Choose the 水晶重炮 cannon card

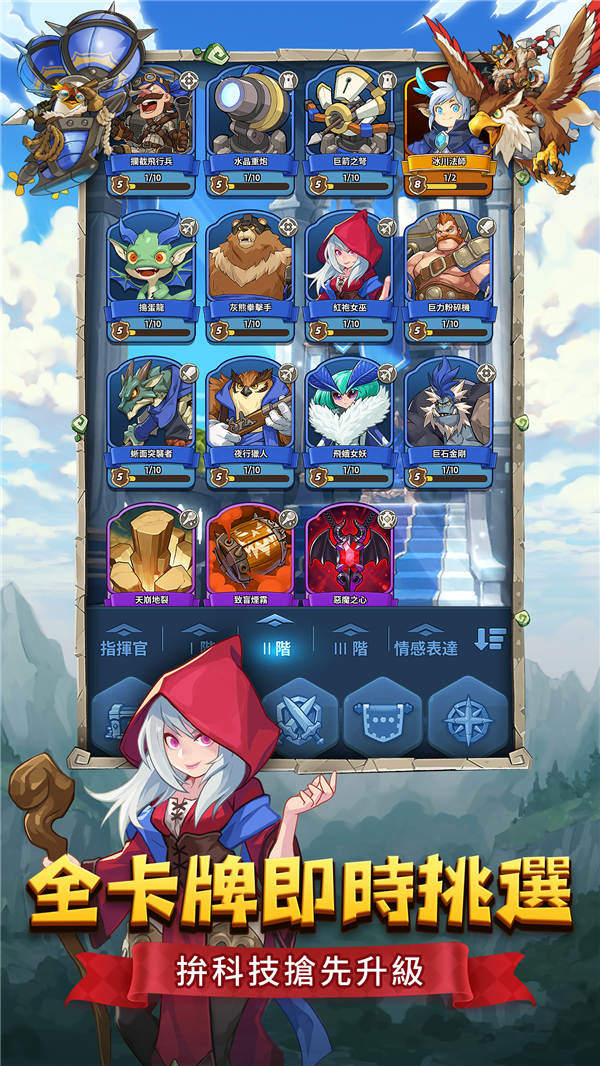pyautogui.click(x=250, y=120)
